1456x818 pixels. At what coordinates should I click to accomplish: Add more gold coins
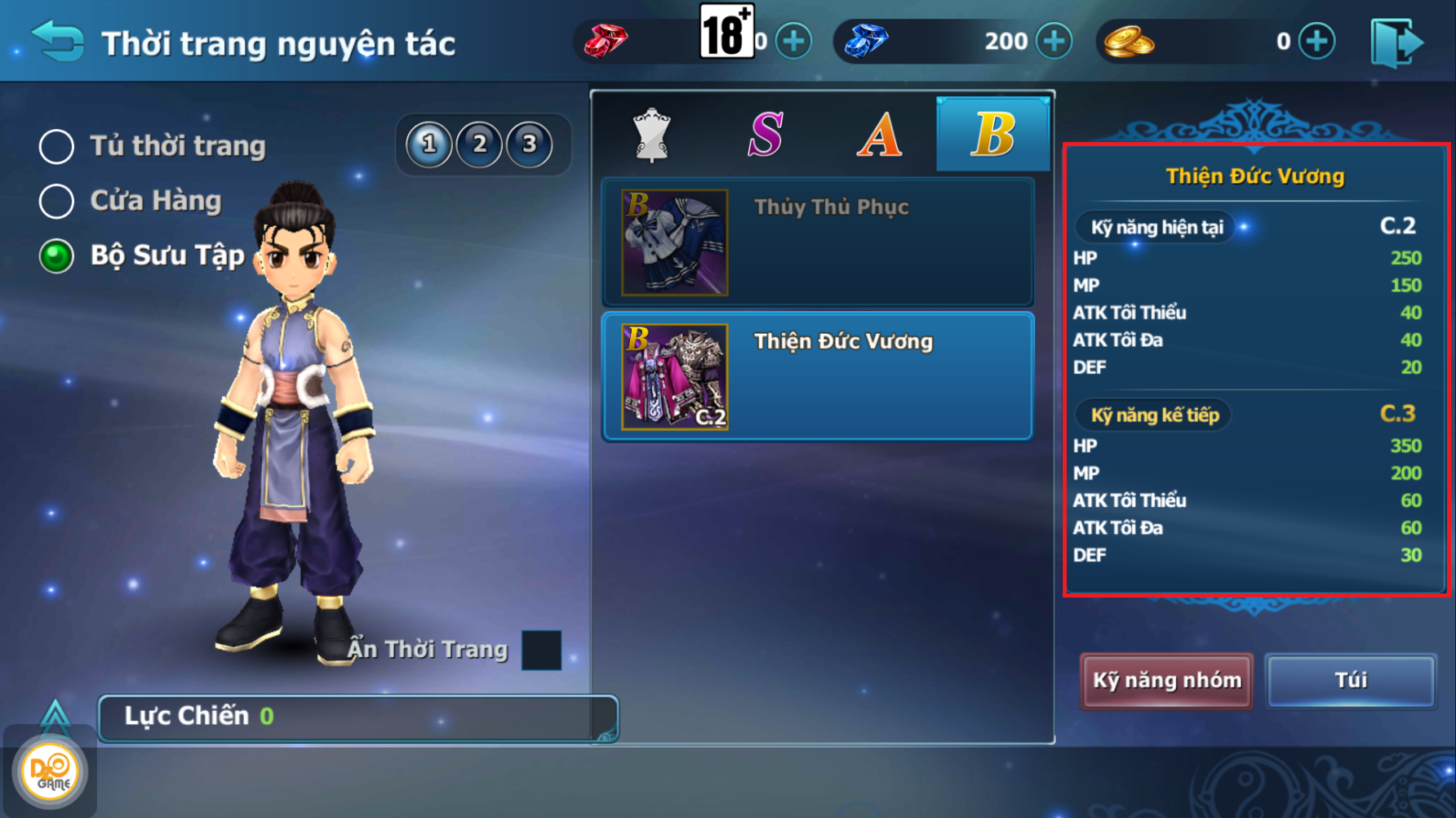tap(1316, 41)
